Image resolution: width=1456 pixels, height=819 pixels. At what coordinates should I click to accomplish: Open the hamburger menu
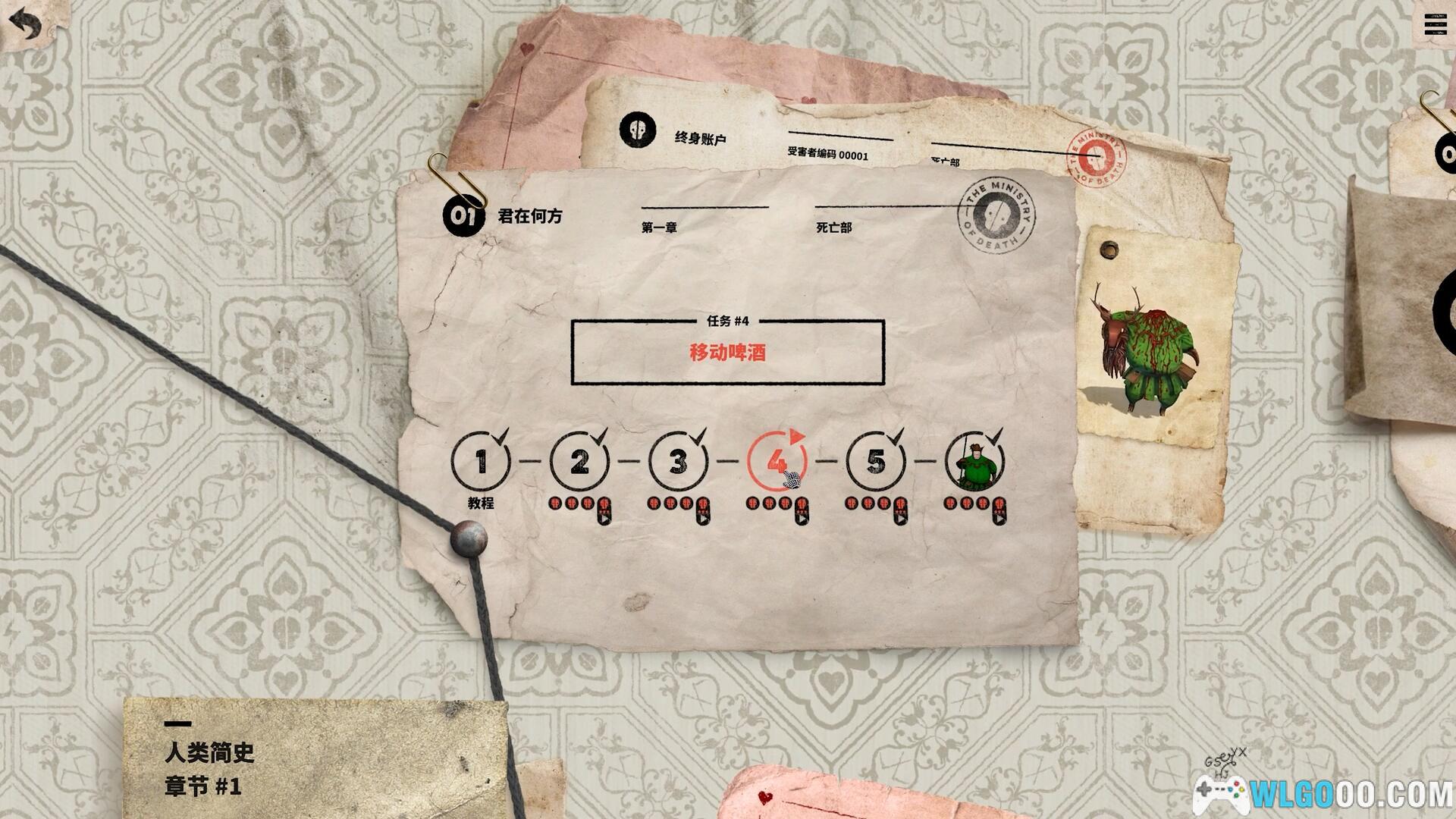point(1435,24)
